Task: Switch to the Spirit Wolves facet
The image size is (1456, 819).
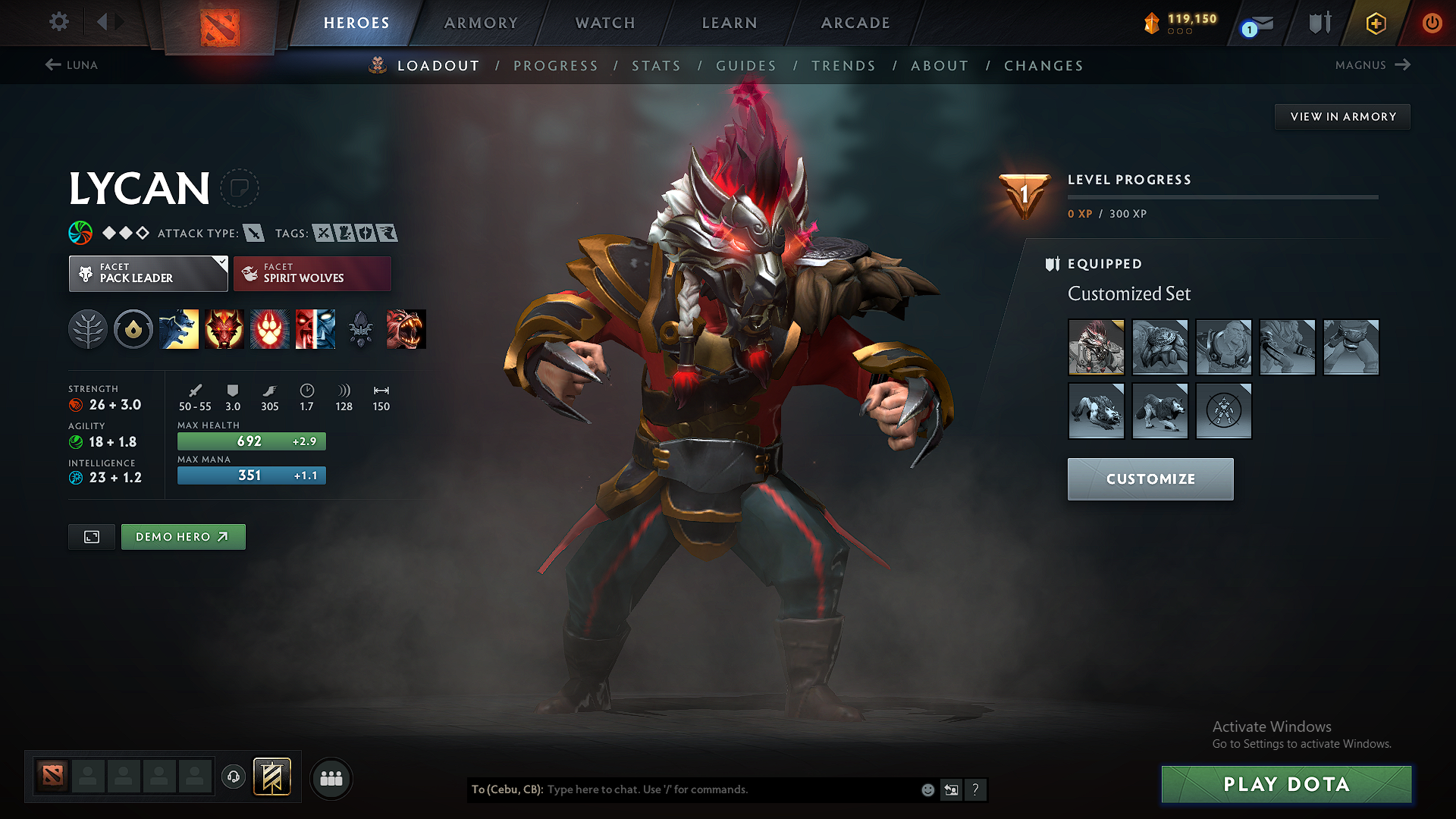Action: click(x=312, y=273)
